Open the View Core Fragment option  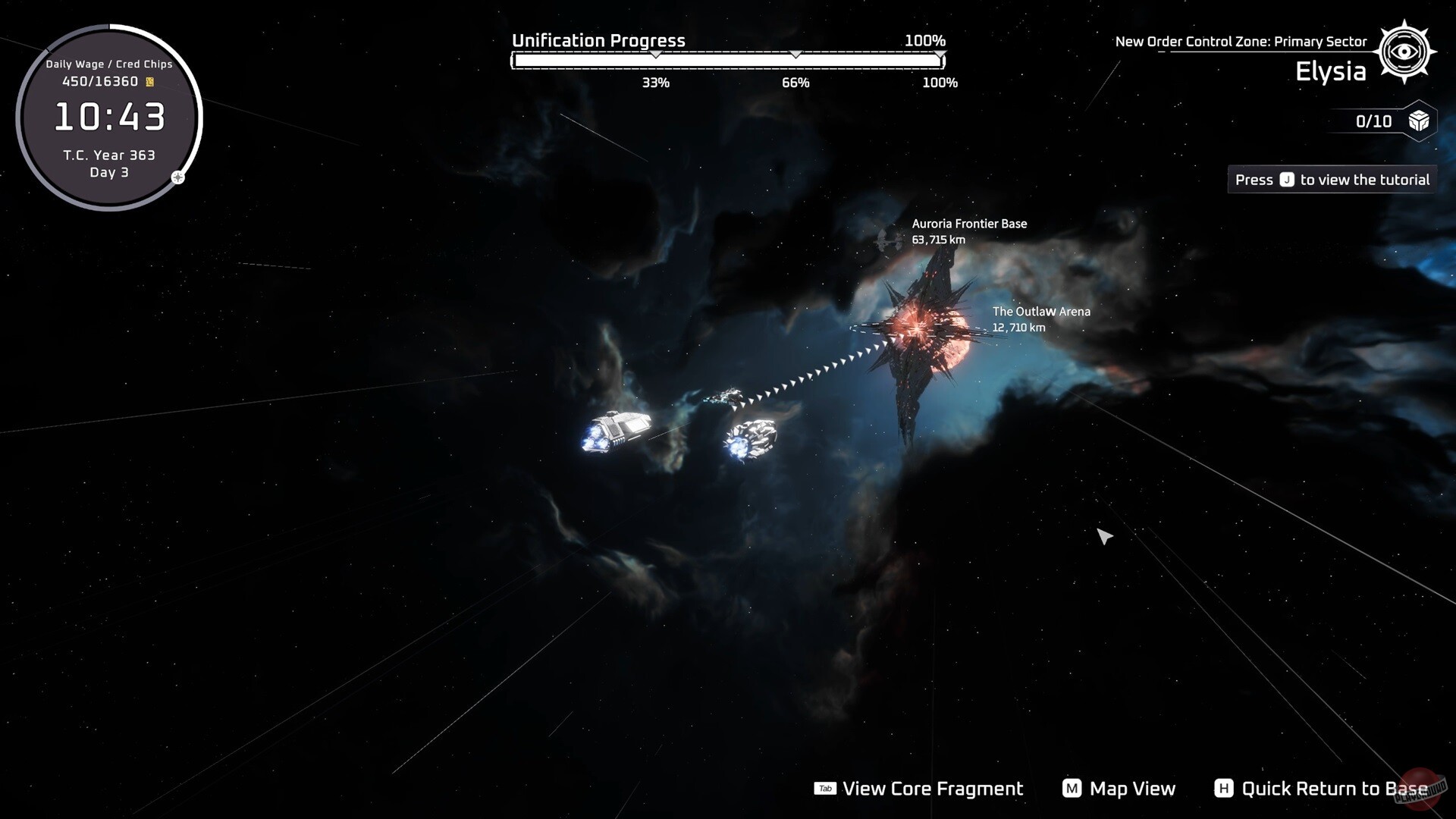click(x=919, y=789)
